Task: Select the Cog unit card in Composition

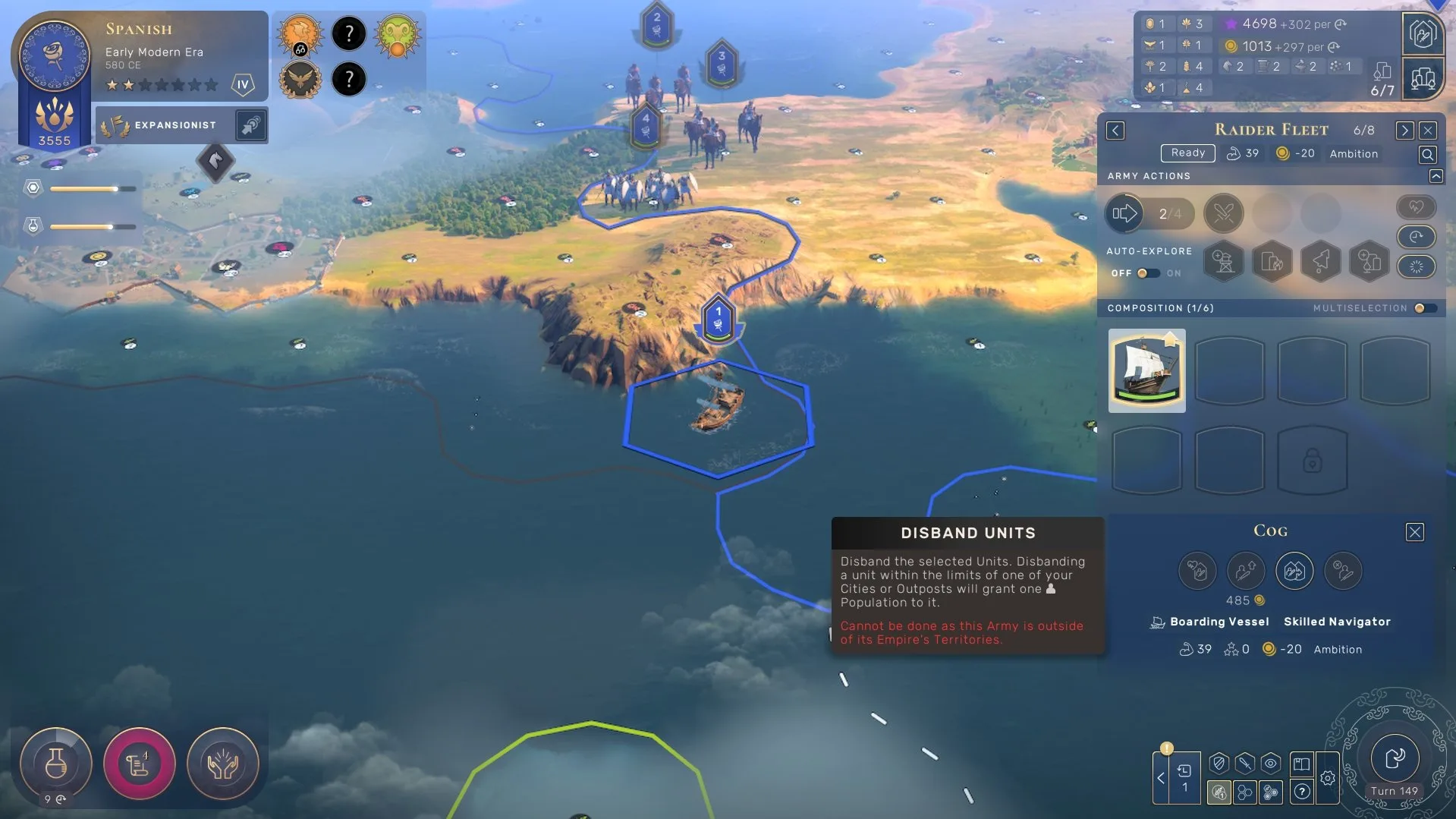Action: (x=1146, y=370)
